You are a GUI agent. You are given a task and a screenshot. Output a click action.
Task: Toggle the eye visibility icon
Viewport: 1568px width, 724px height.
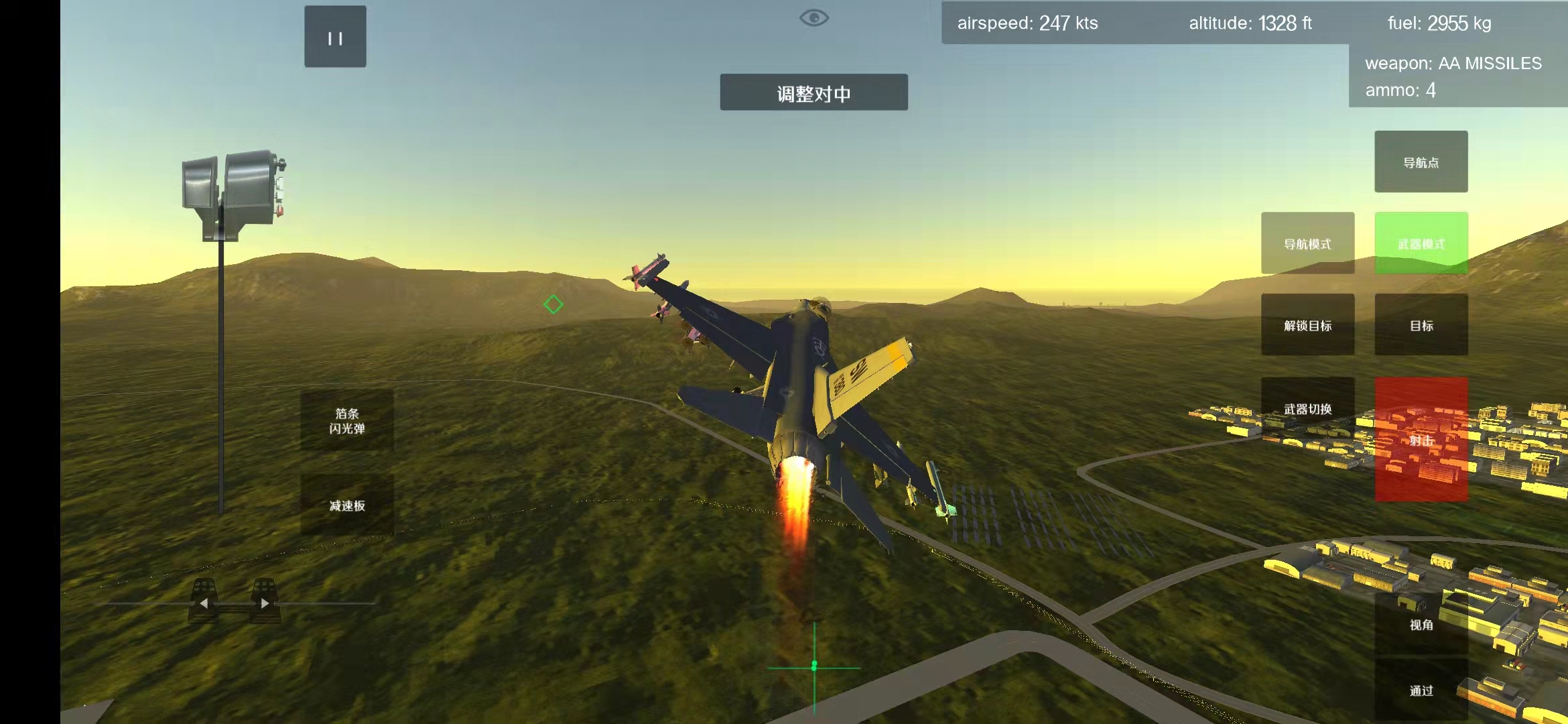click(814, 18)
